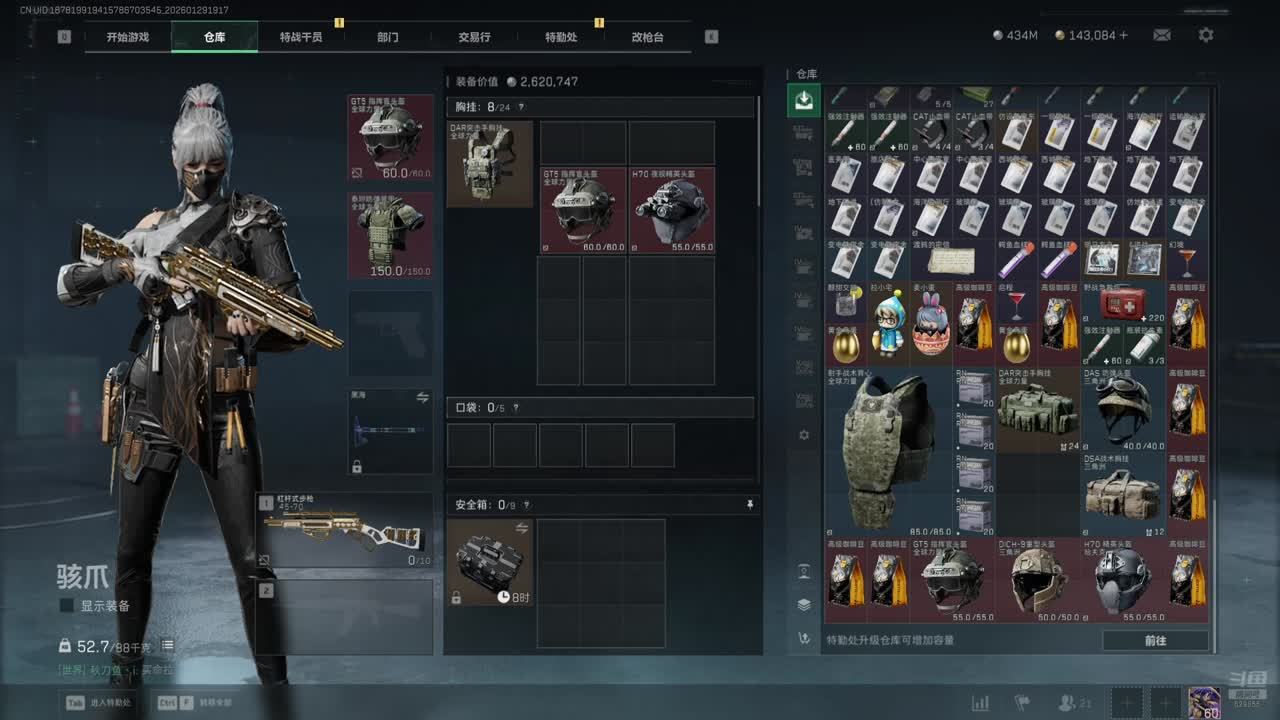Select the DICH-9 helmet in stash
Screen dimensions: 1280x720
click(1038, 580)
